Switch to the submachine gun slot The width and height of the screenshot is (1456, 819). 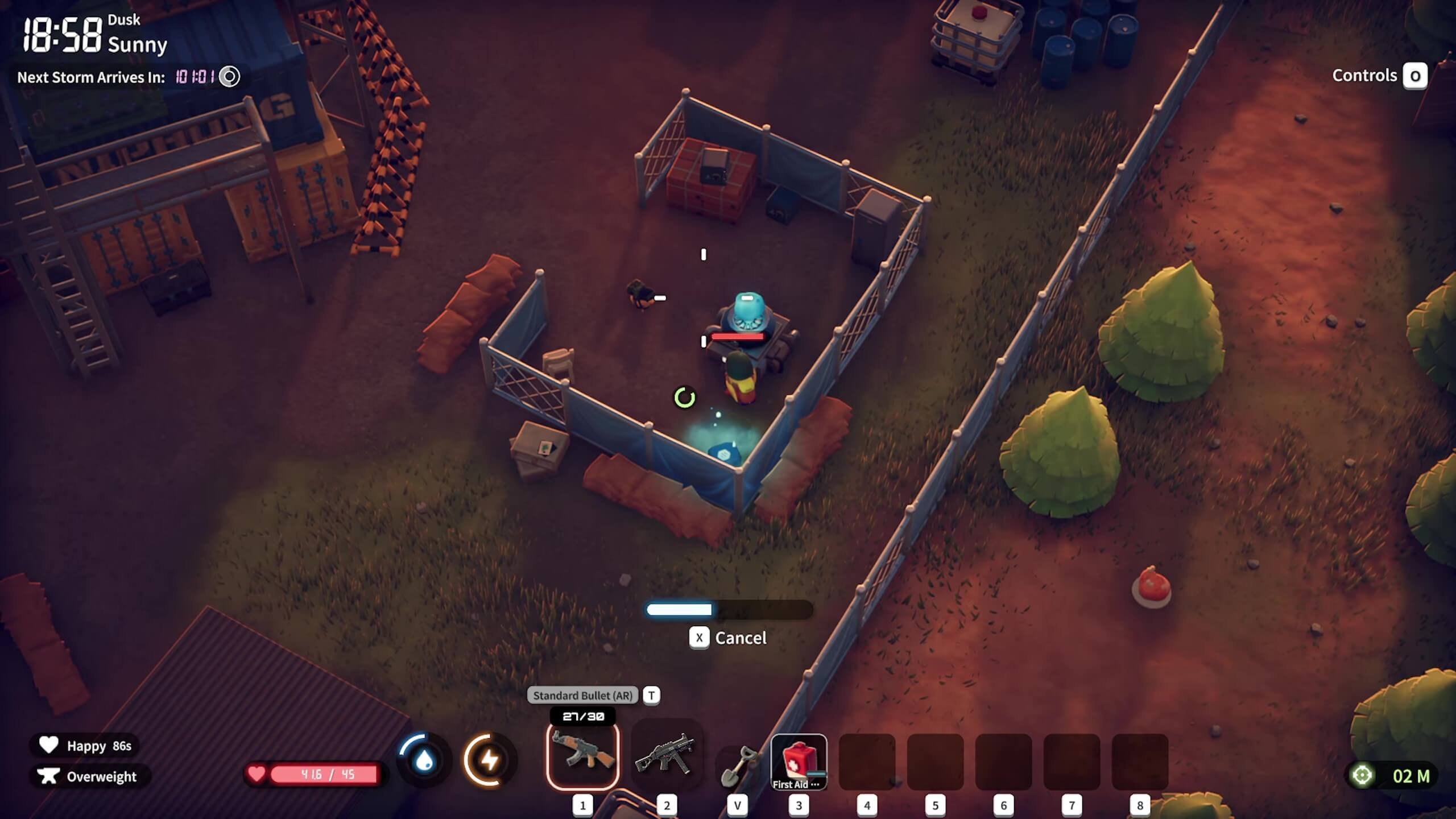(x=666, y=755)
